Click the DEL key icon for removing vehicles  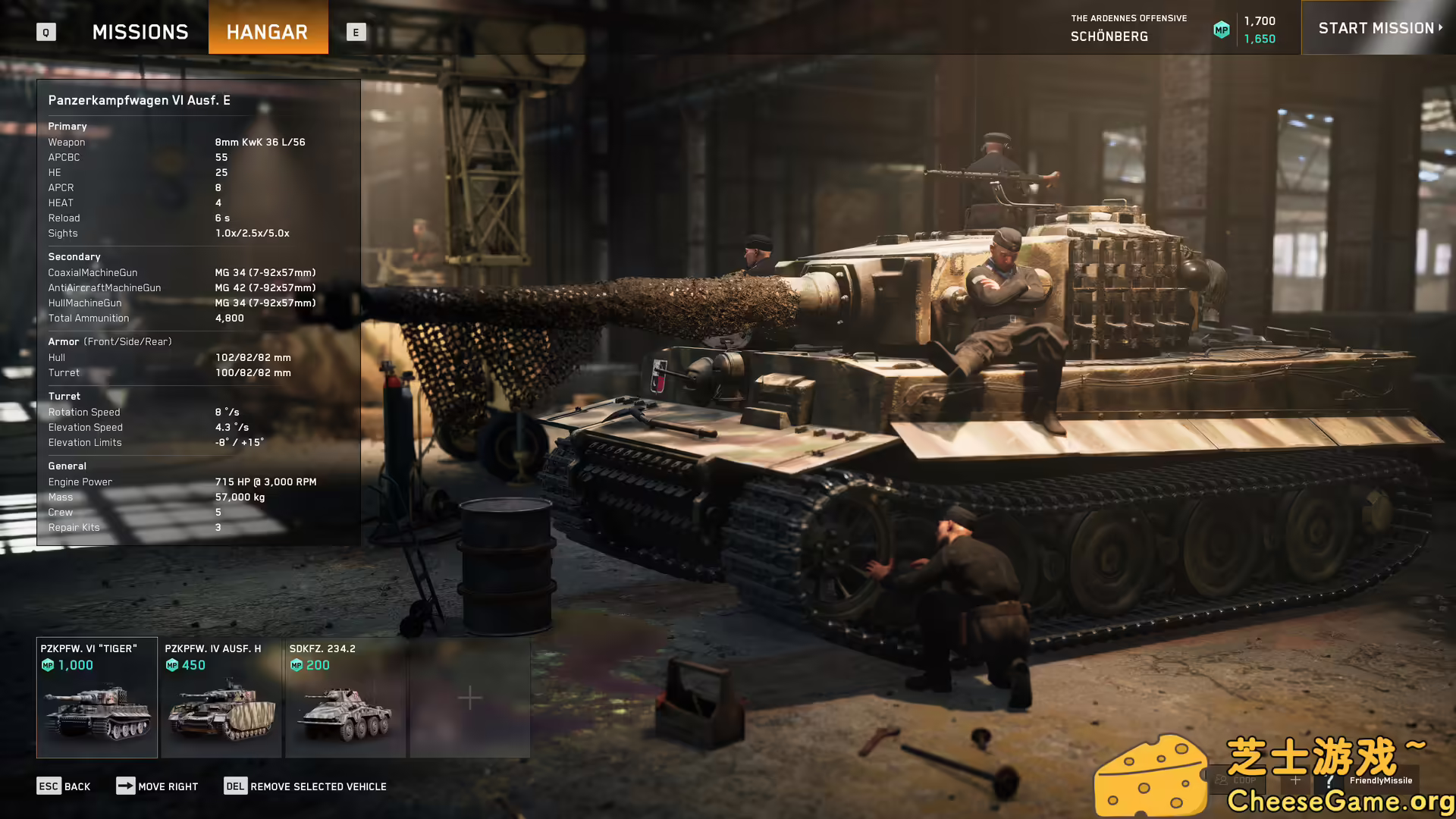point(235,786)
